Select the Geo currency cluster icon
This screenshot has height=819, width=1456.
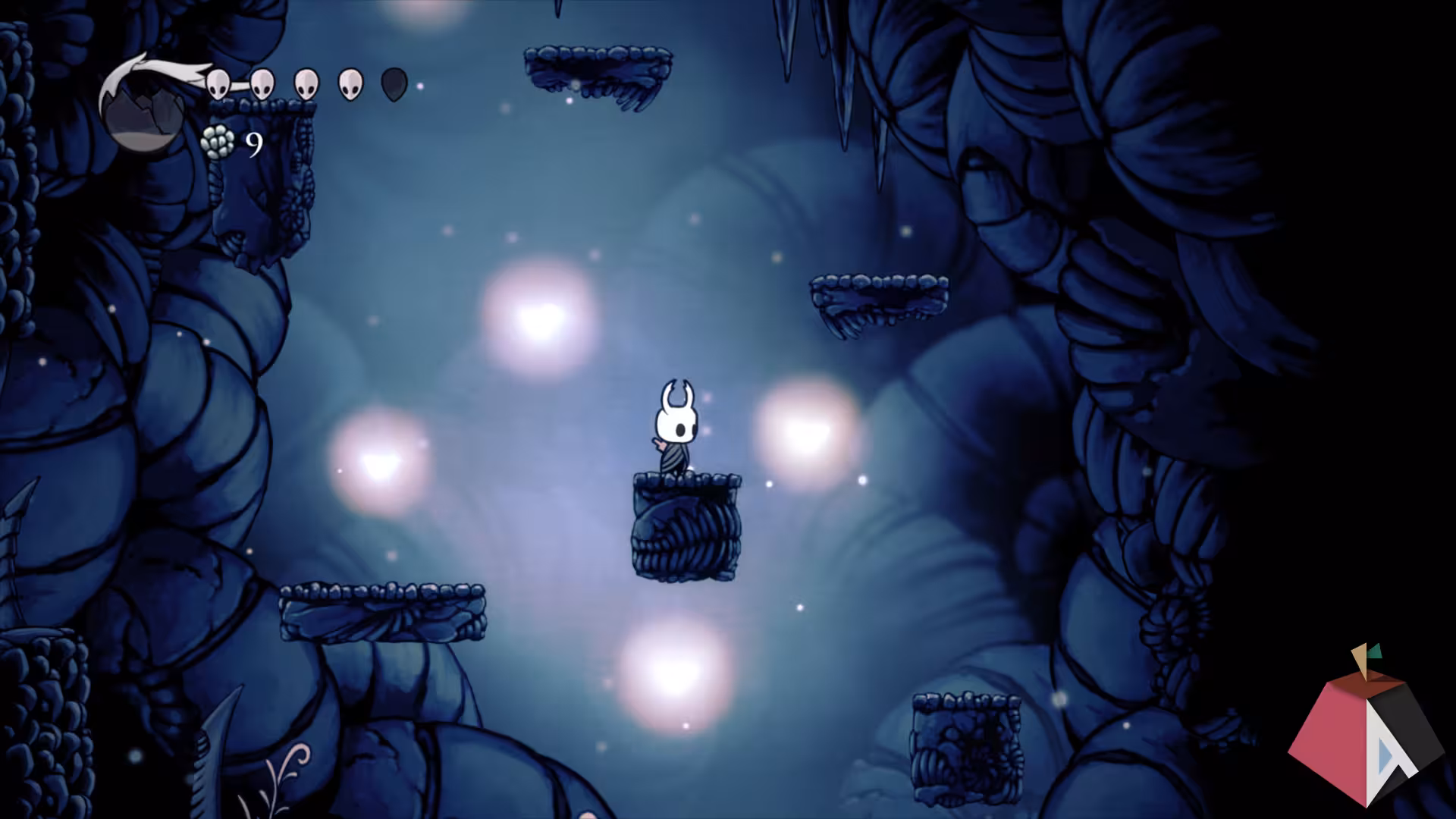(218, 140)
